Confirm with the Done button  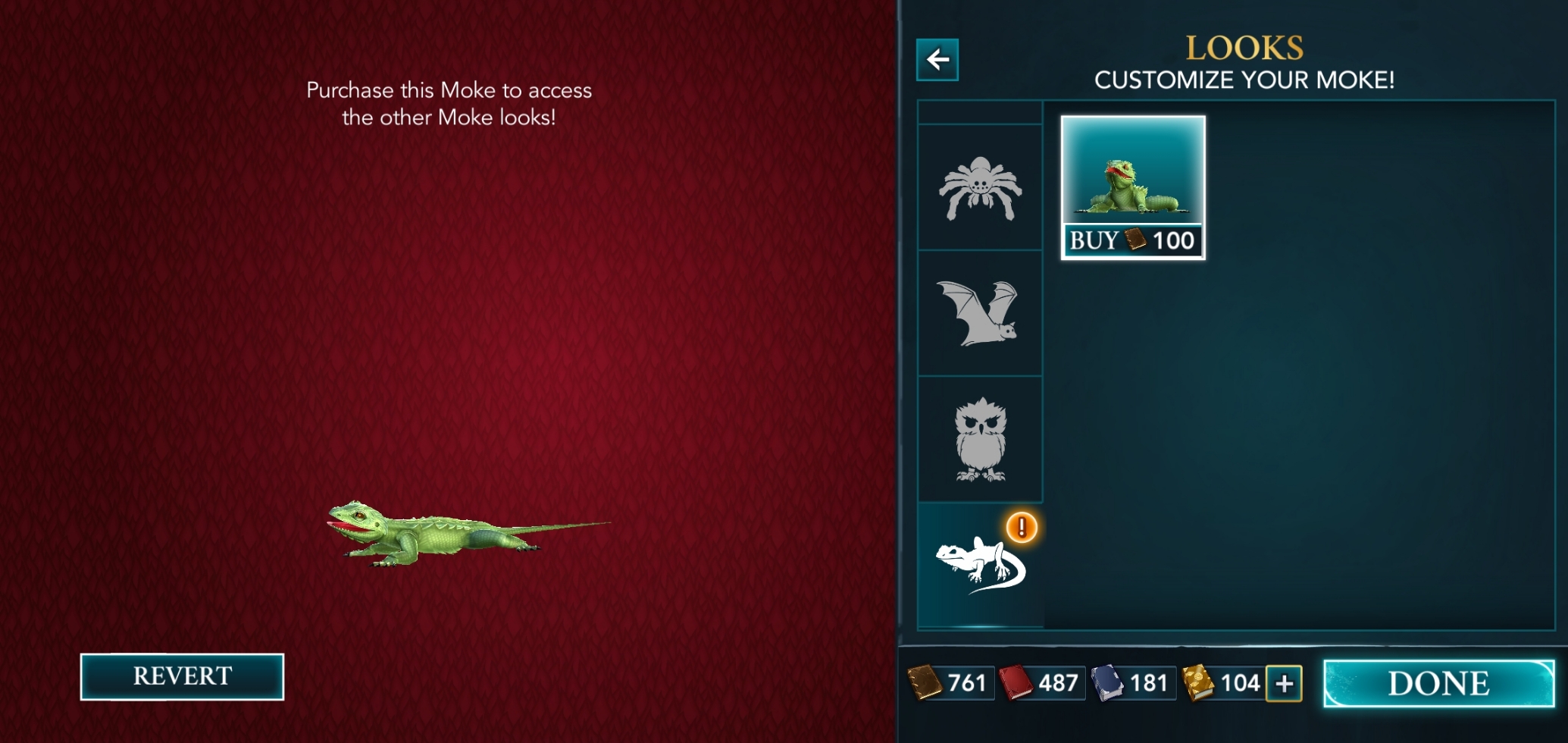point(1438,684)
